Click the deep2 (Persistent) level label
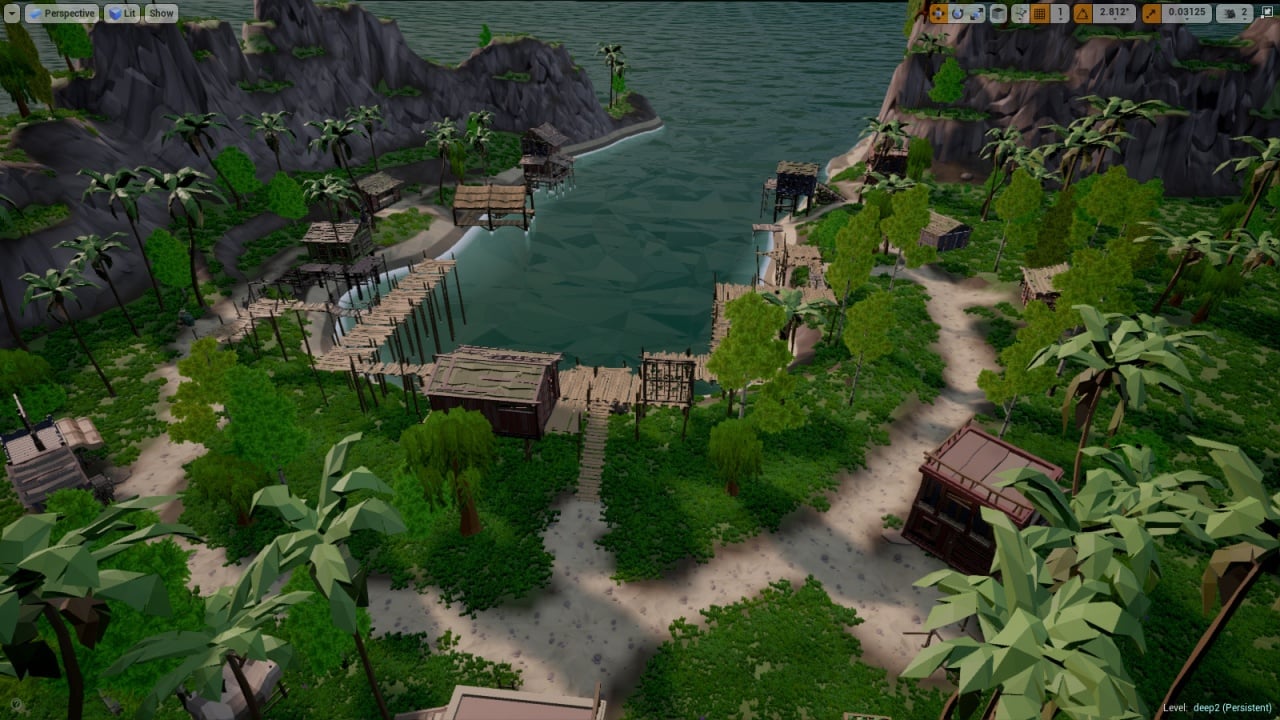 [x=1217, y=708]
